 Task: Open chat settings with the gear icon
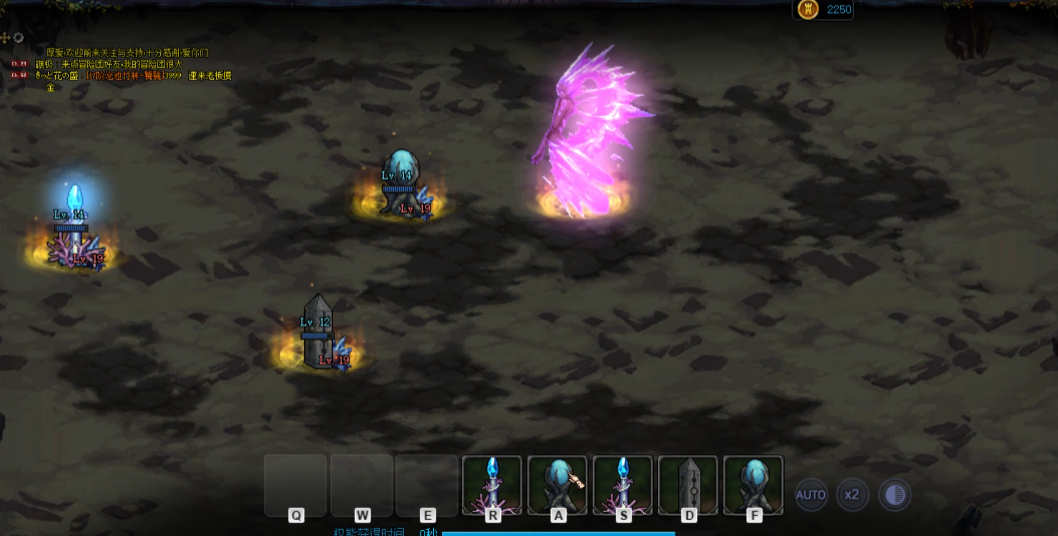coord(18,38)
